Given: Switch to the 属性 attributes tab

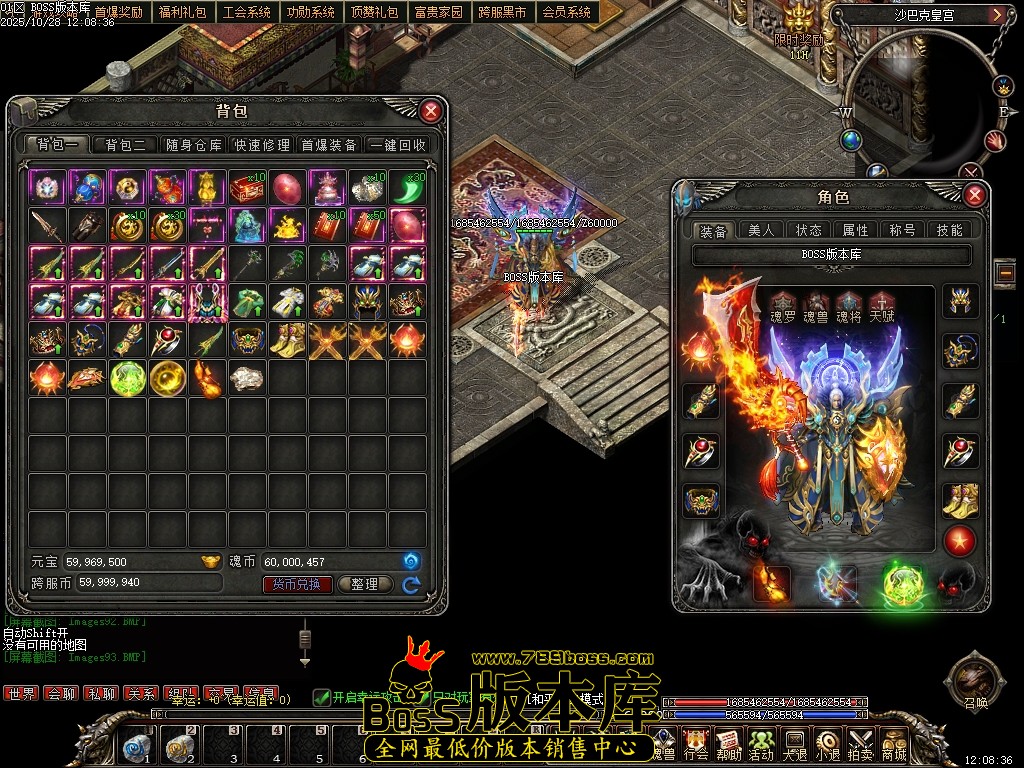Looking at the screenshot, I should [x=856, y=230].
